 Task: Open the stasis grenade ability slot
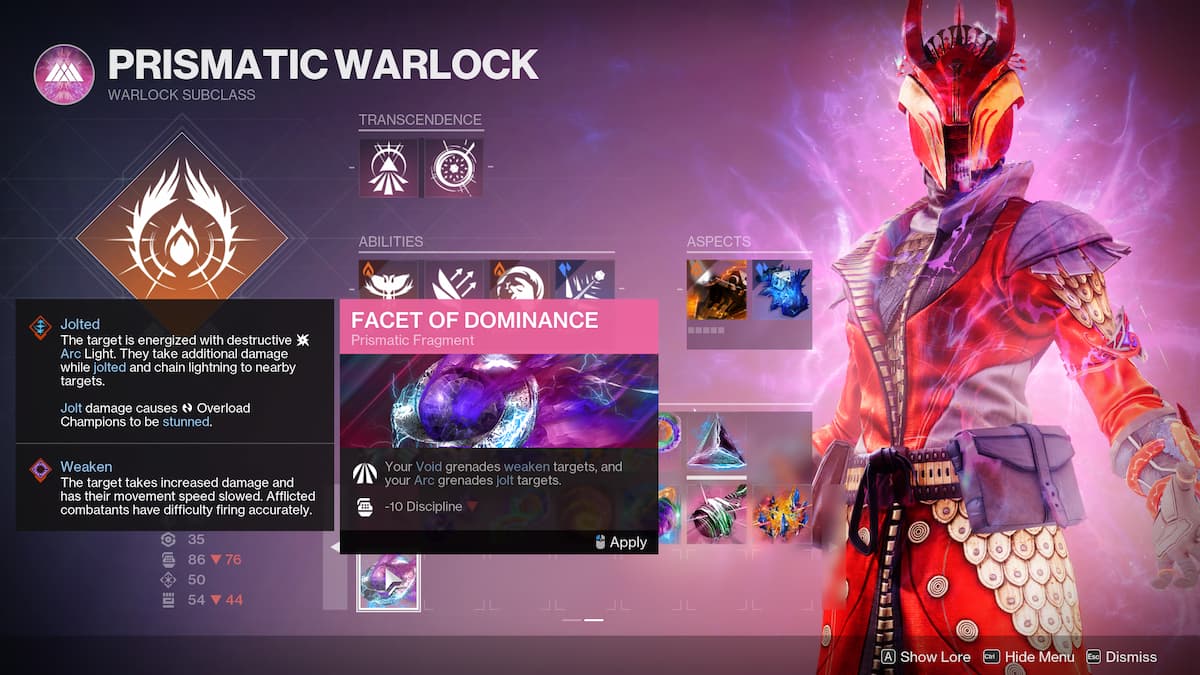[x=584, y=281]
